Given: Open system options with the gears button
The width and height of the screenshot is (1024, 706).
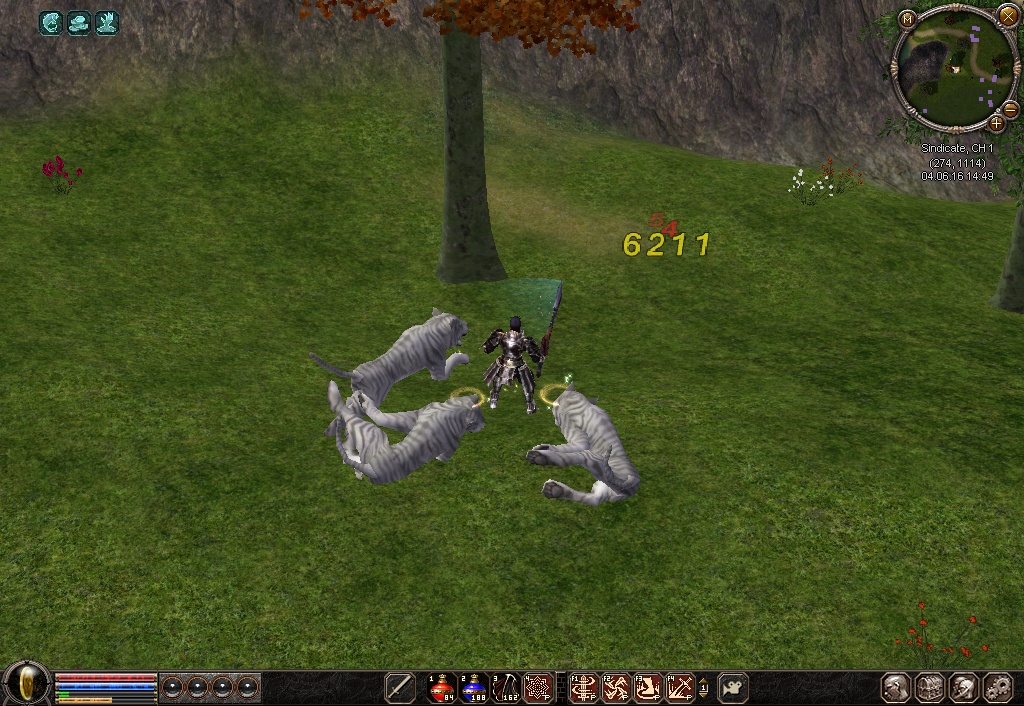Looking at the screenshot, I should 997,687.
